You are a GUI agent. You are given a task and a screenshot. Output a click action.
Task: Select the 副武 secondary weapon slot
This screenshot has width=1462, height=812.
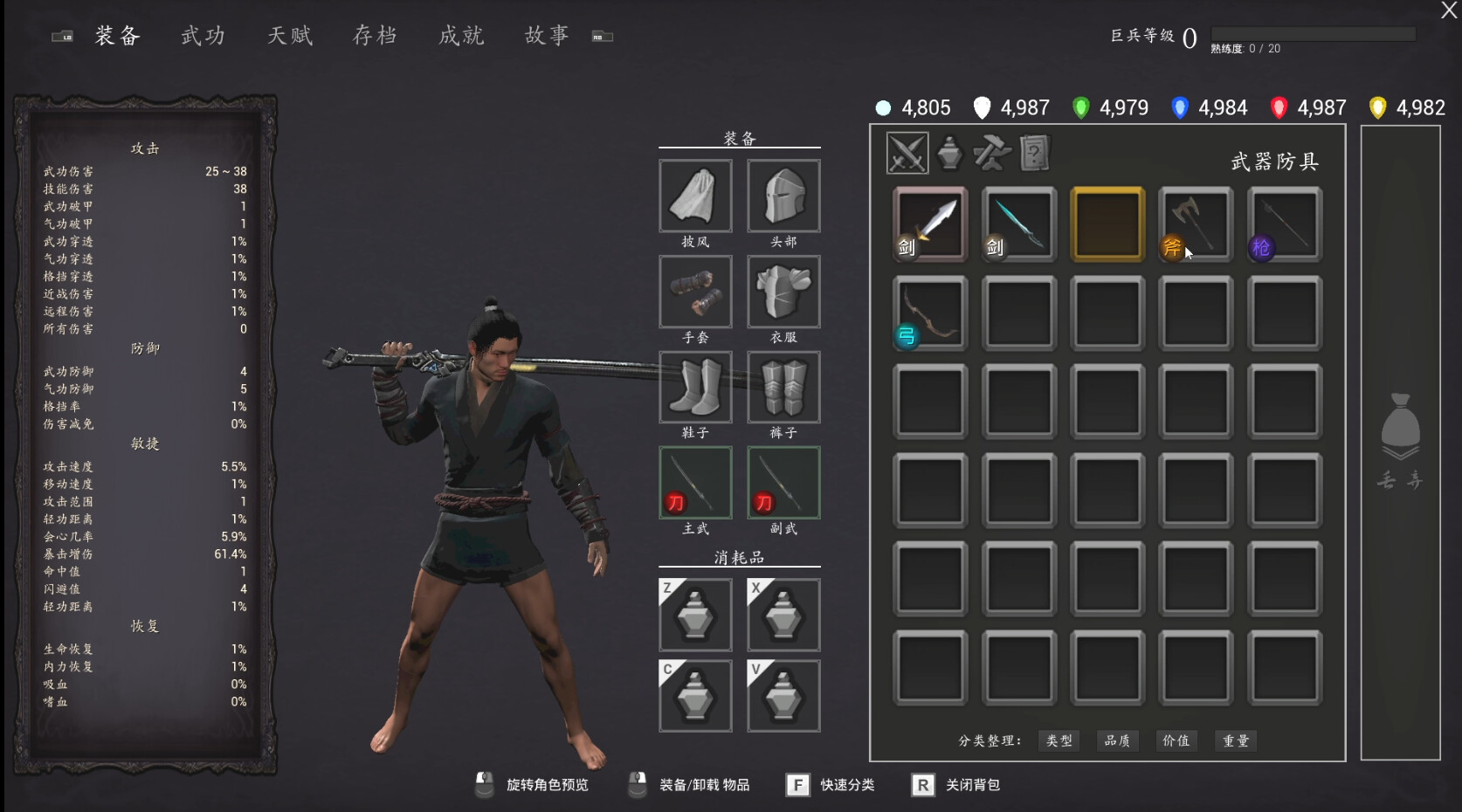pos(783,482)
